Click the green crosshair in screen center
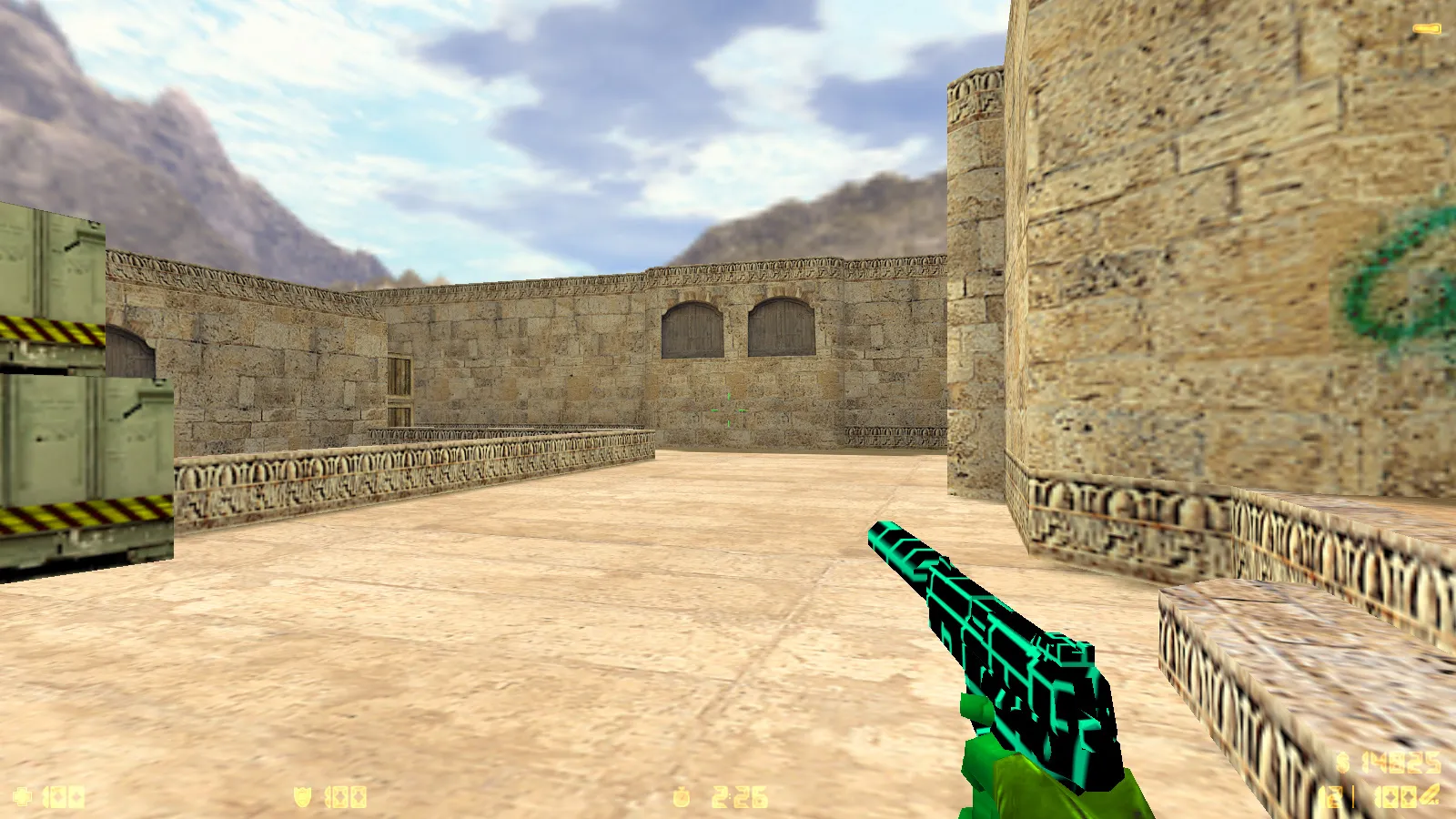 tap(728, 409)
